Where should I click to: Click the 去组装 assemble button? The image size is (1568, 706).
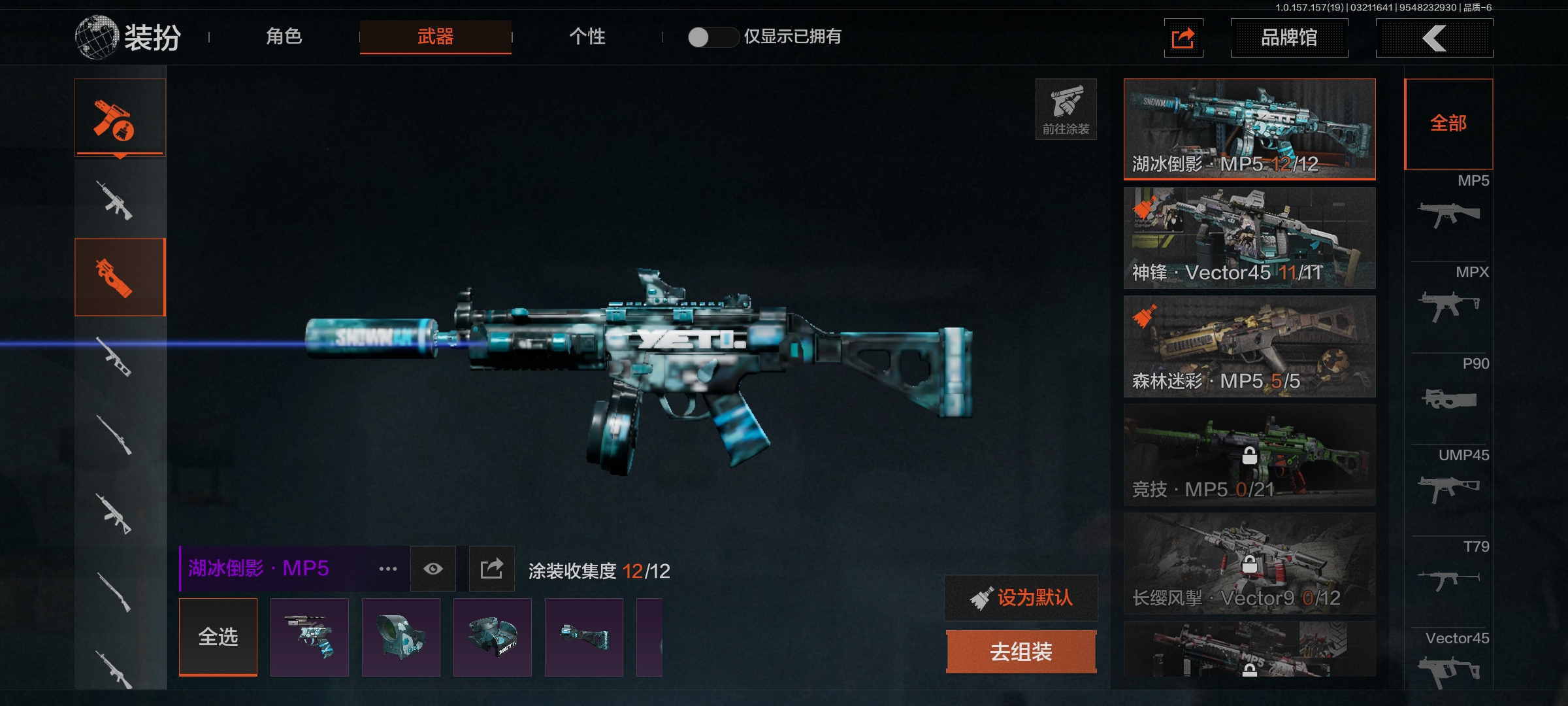pos(1021,652)
